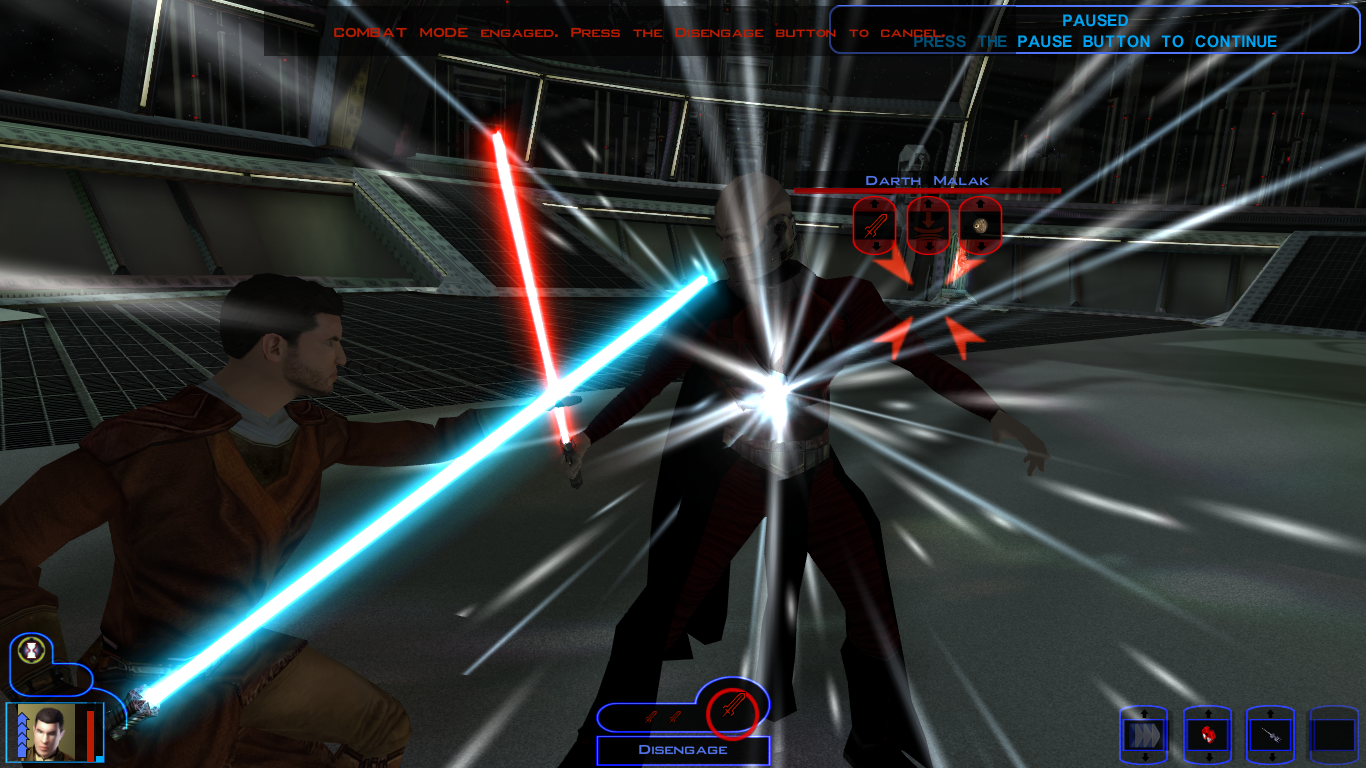Cycle the grenade action down on Darth Malak

[x=981, y=246]
